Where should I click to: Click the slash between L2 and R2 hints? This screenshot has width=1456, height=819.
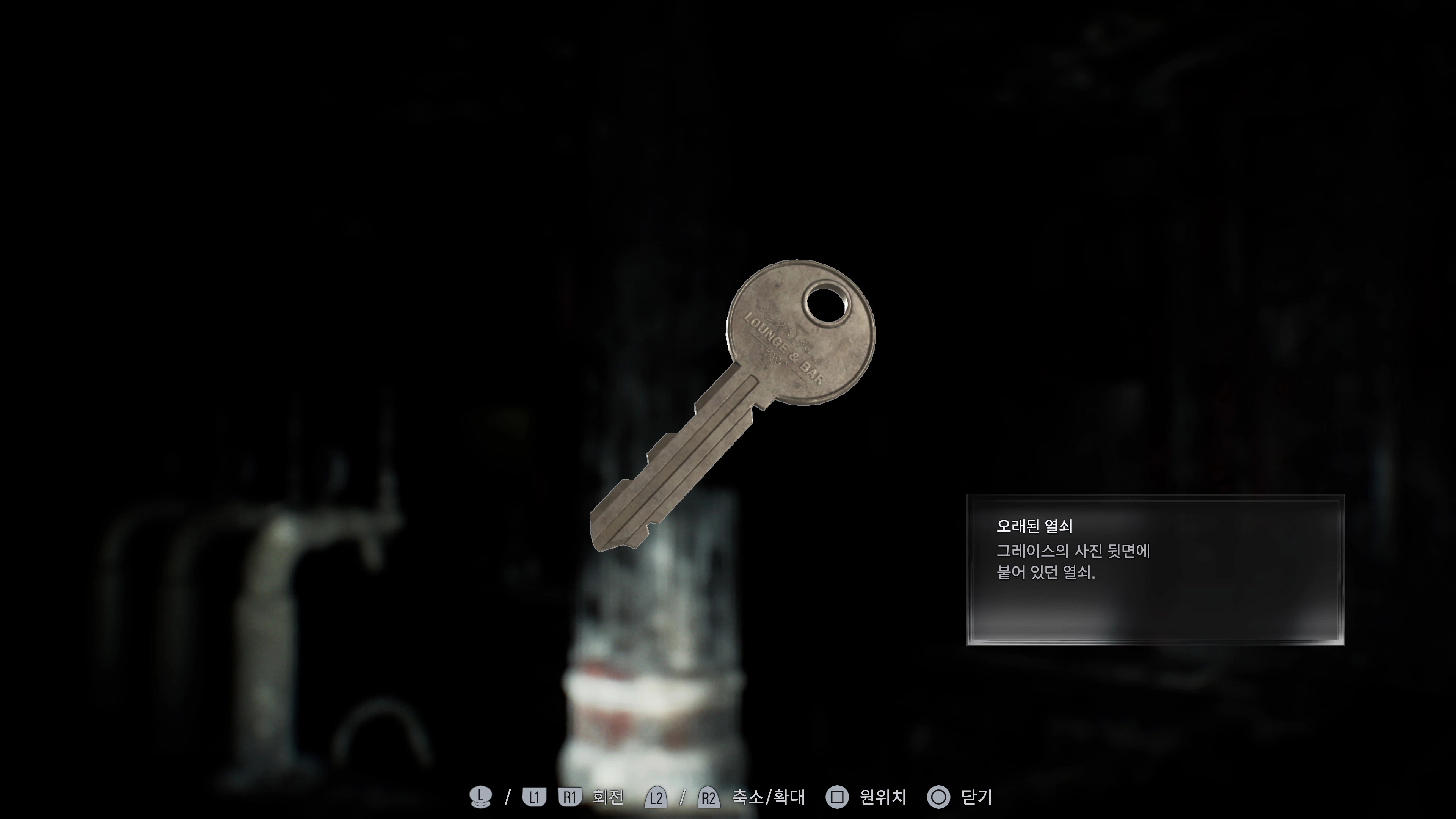tap(683, 797)
